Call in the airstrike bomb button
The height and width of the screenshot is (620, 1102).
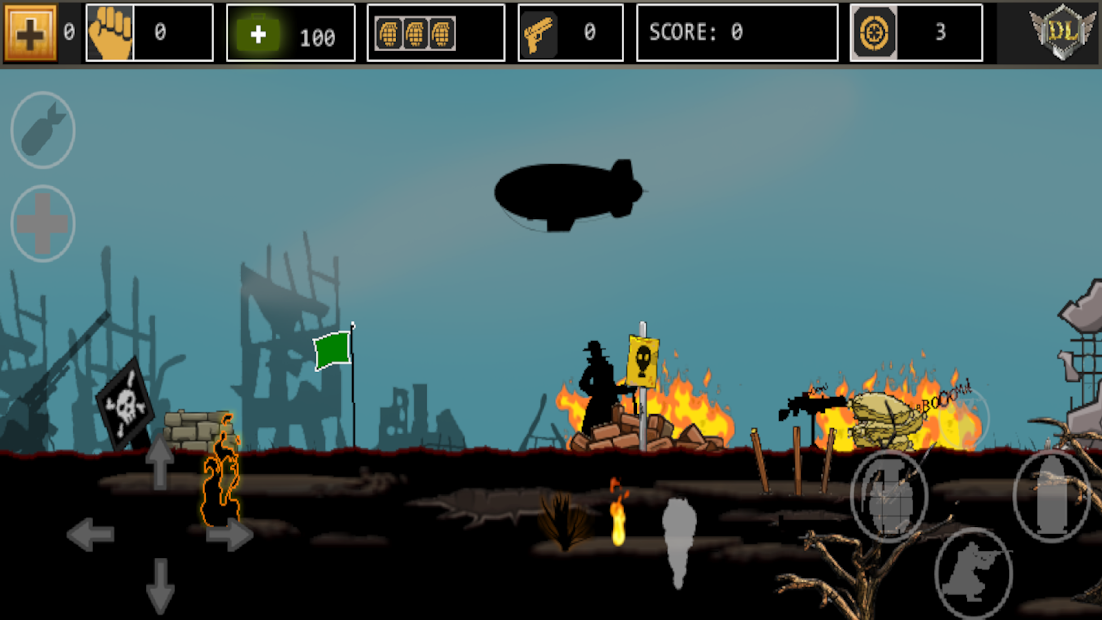click(x=43, y=130)
